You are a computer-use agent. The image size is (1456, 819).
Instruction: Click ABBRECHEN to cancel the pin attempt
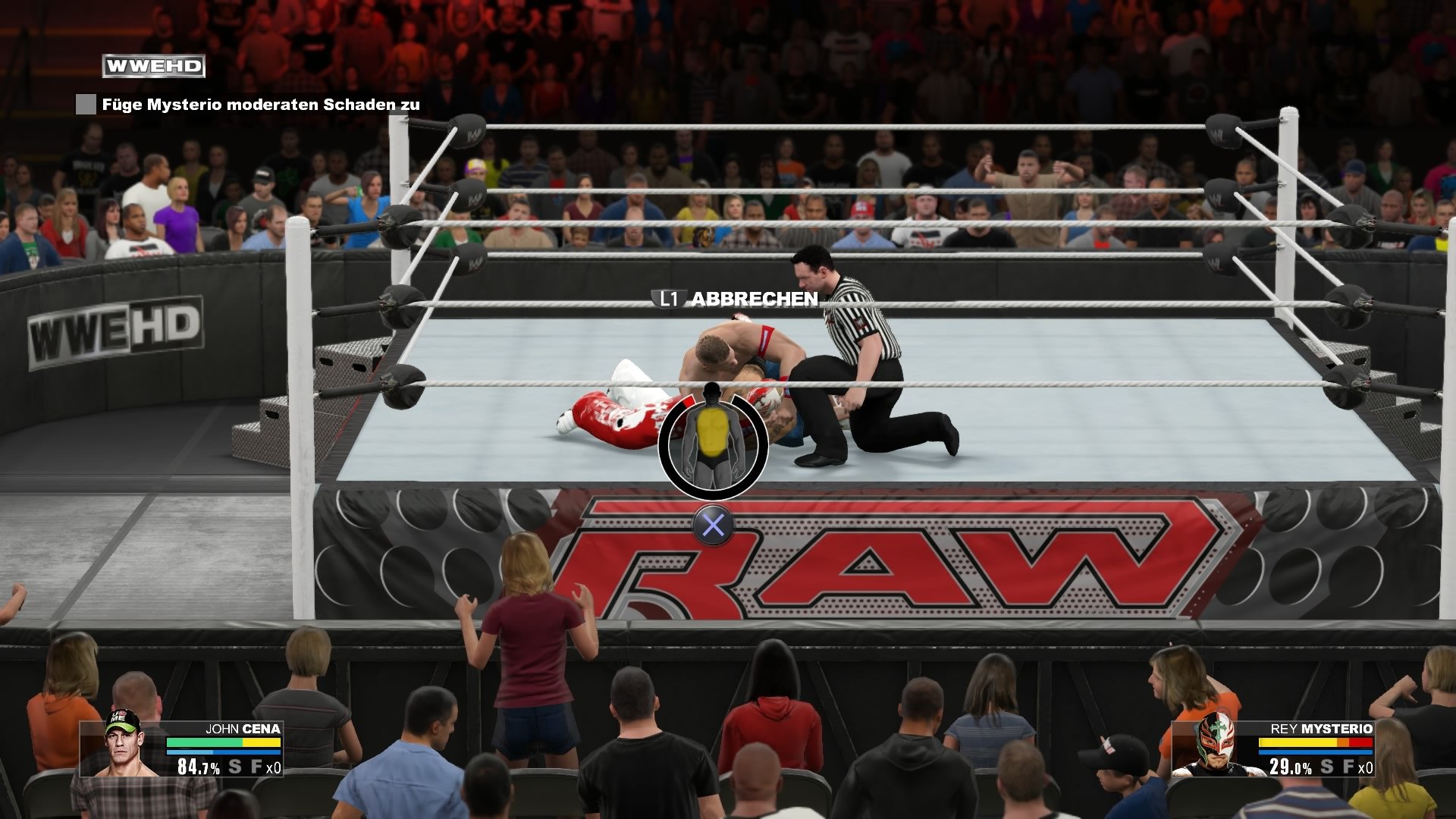[x=755, y=300]
